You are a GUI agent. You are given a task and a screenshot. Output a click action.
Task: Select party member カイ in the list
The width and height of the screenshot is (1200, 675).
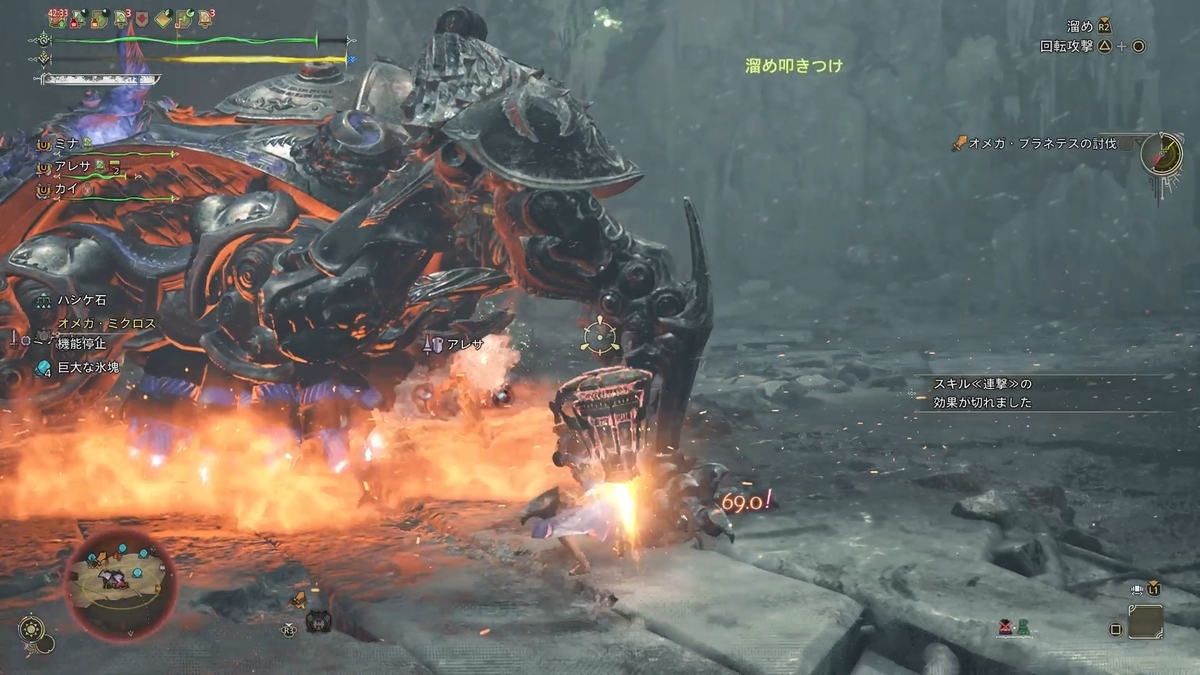point(66,188)
